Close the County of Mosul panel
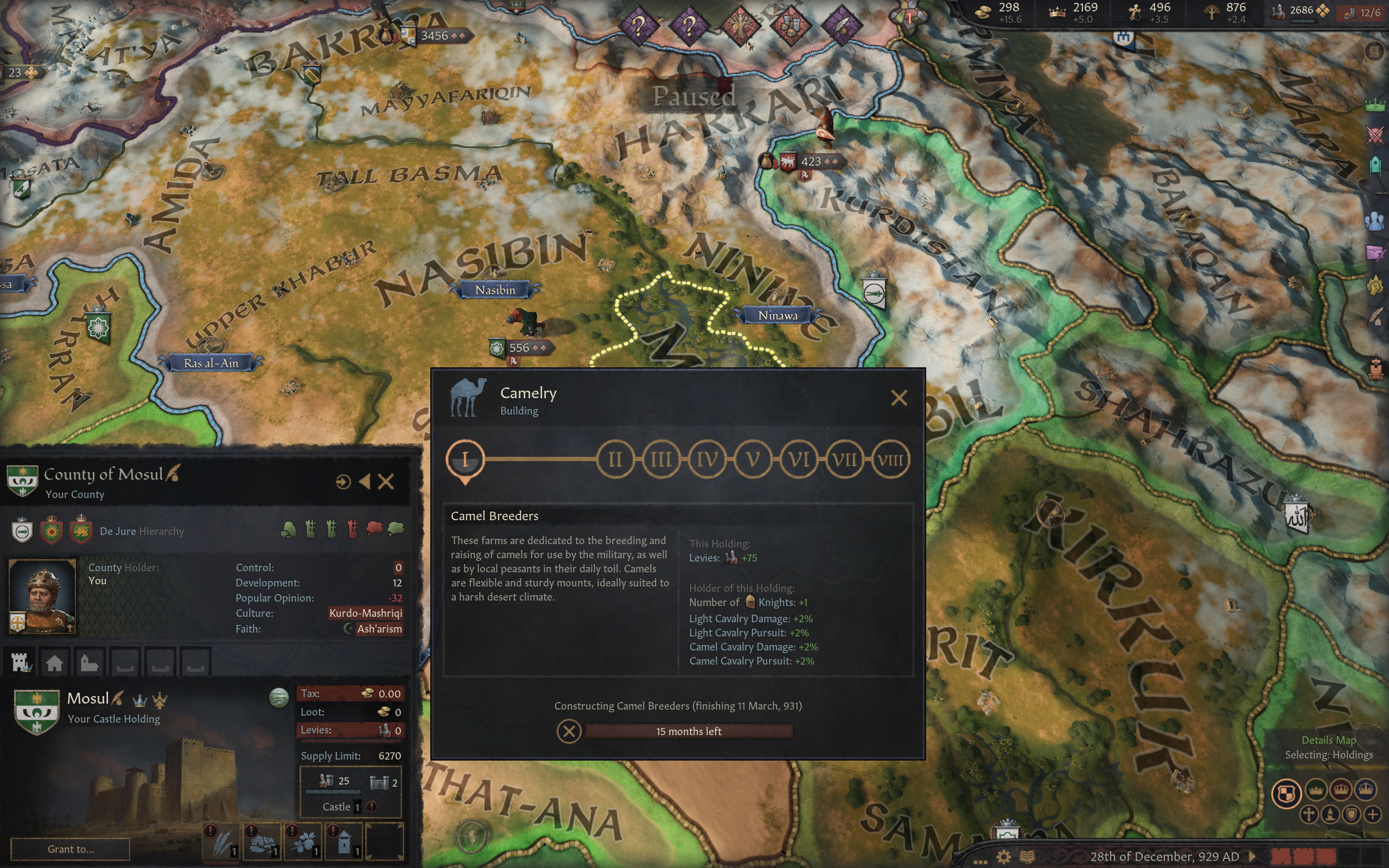The image size is (1389, 868). [386, 482]
